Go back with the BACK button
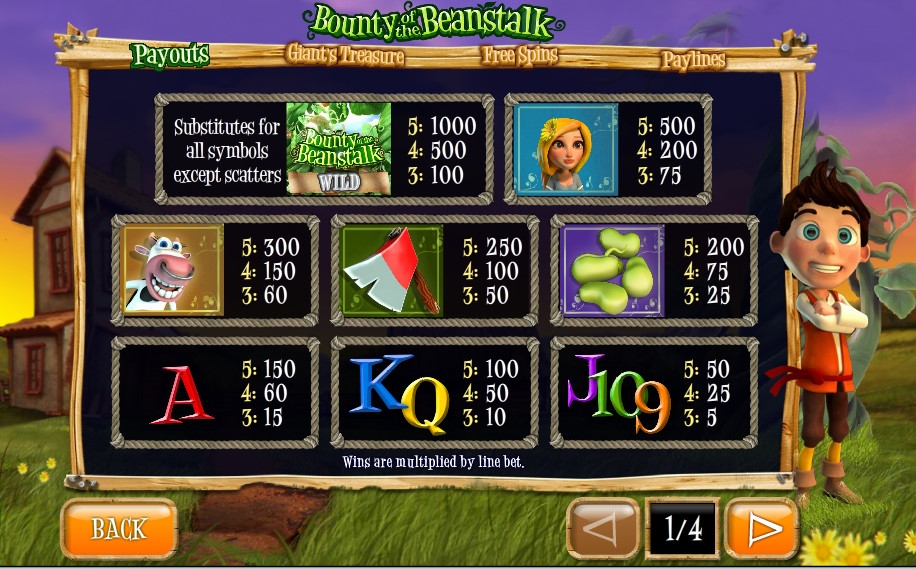 point(119,528)
